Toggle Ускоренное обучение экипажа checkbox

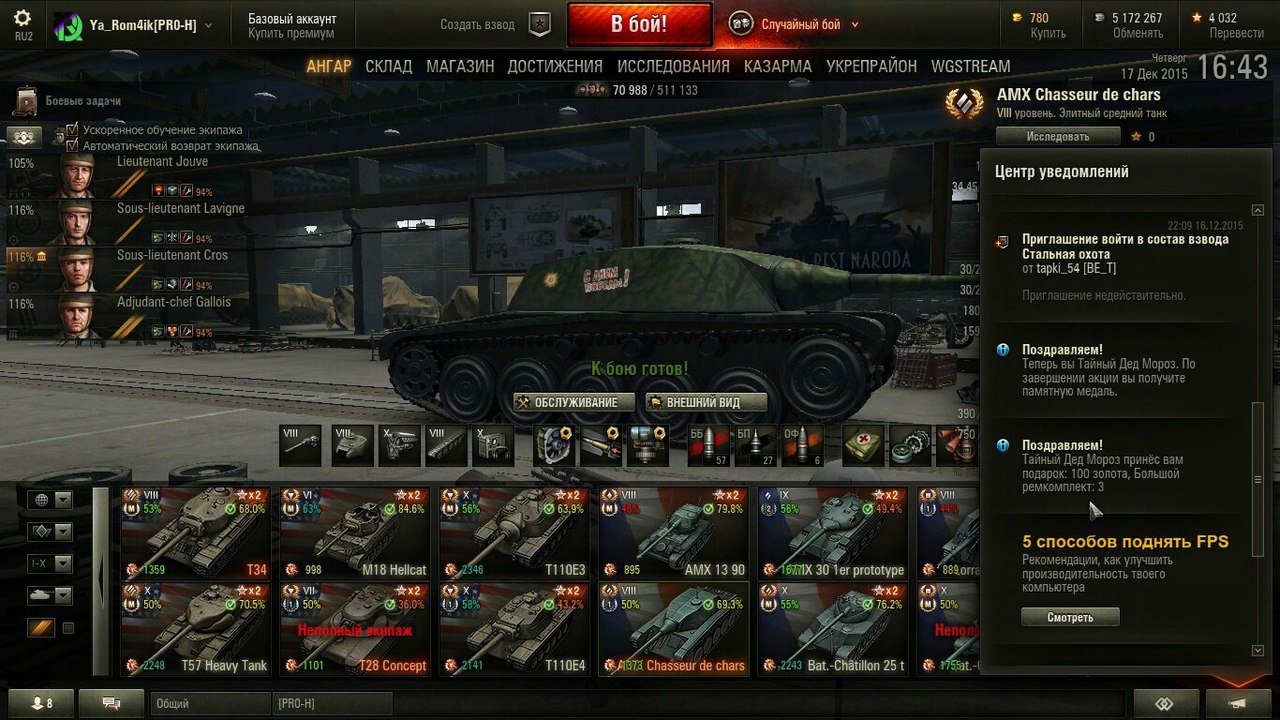[x=72, y=130]
